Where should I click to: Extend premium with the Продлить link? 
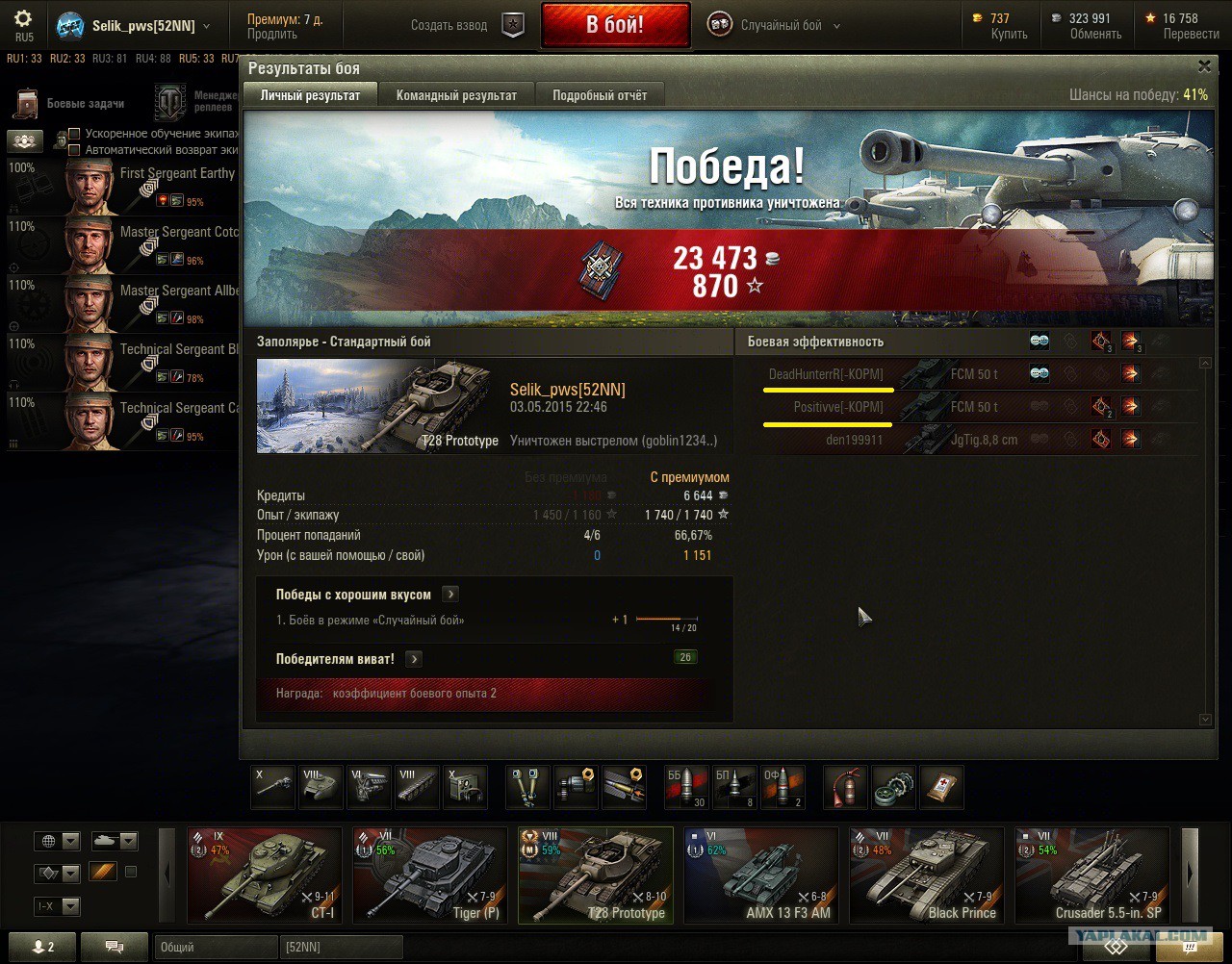coord(272,34)
